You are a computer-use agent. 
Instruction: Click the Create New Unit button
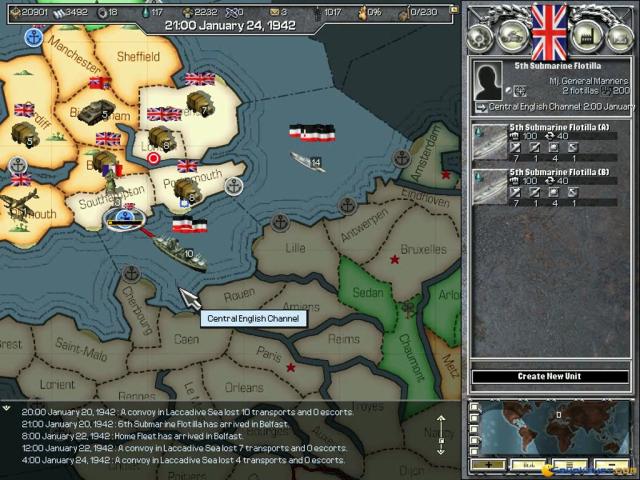[x=549, y=376]
